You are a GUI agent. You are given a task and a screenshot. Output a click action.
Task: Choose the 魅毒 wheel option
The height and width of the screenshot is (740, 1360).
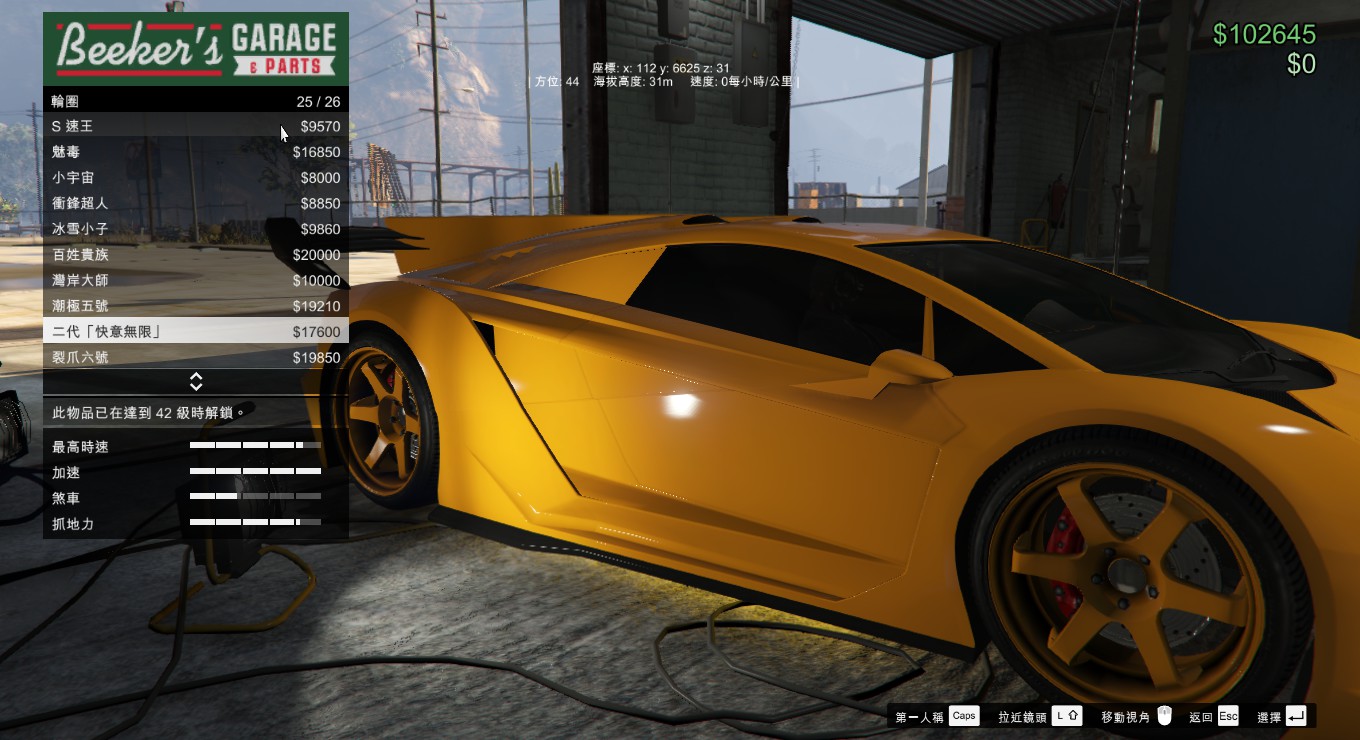[195, 152]
